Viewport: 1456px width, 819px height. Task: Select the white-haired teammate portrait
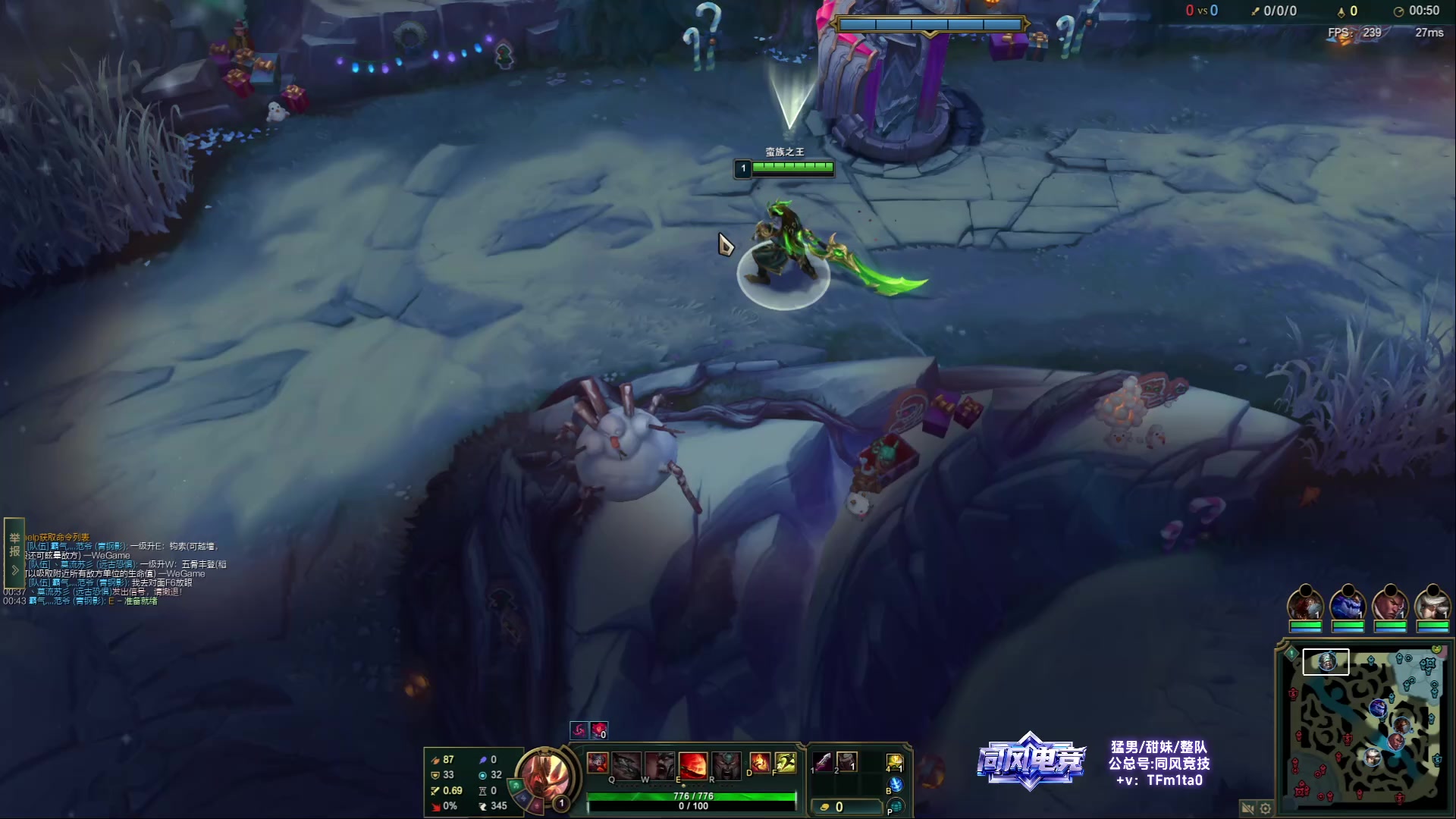1432,604
